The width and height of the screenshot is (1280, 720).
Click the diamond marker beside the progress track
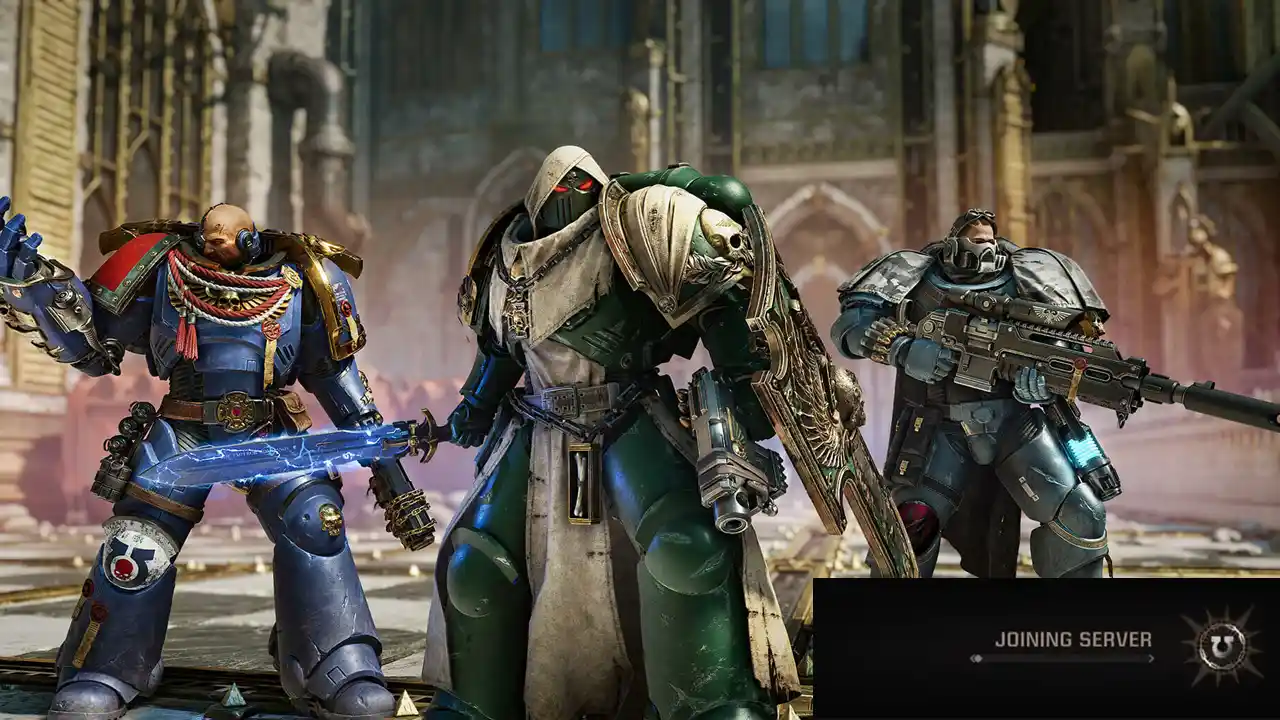[978, 658]
